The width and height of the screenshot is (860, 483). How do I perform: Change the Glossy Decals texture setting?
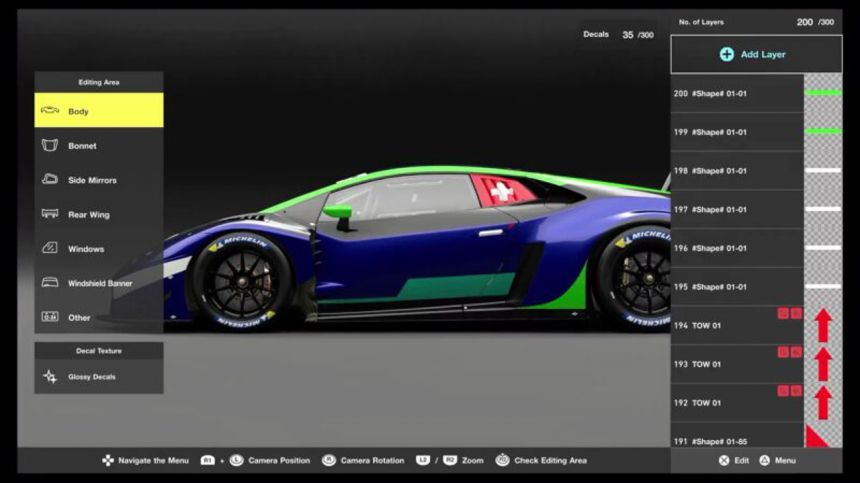coord(98,377)
